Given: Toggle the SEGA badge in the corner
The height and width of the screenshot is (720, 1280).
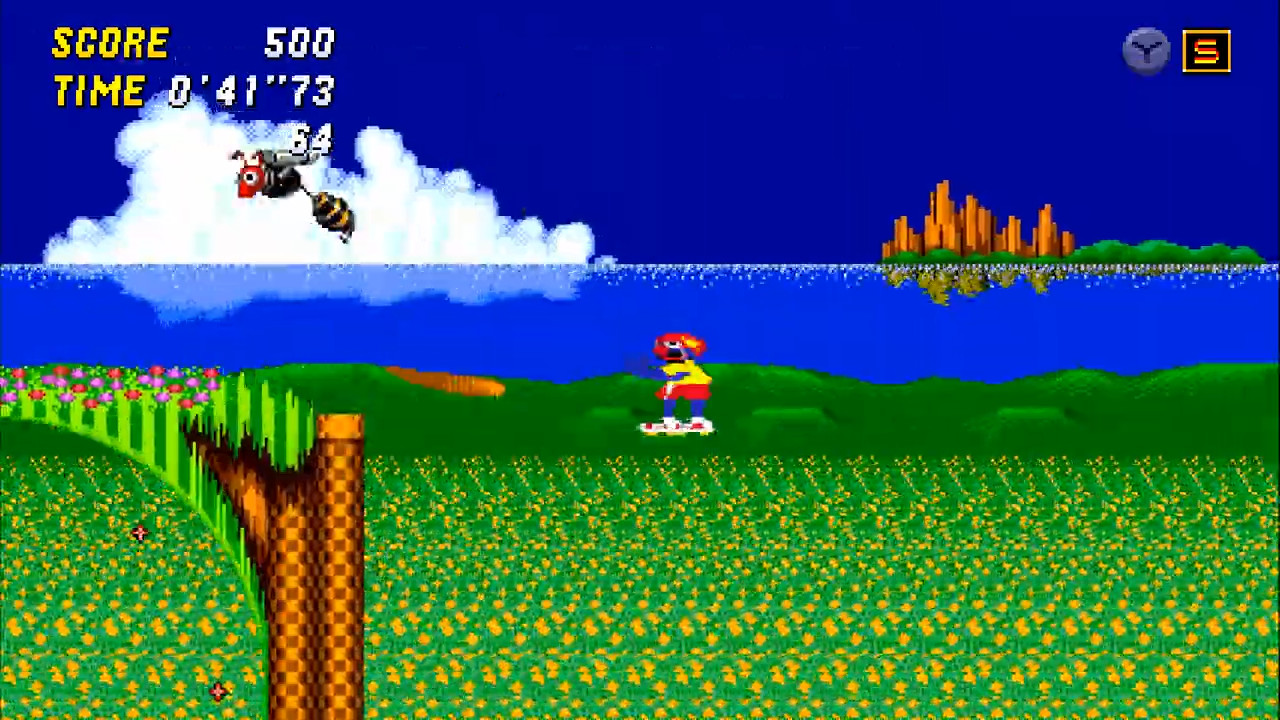Looking at the screenshot, I should click(x=1206, y=50).
